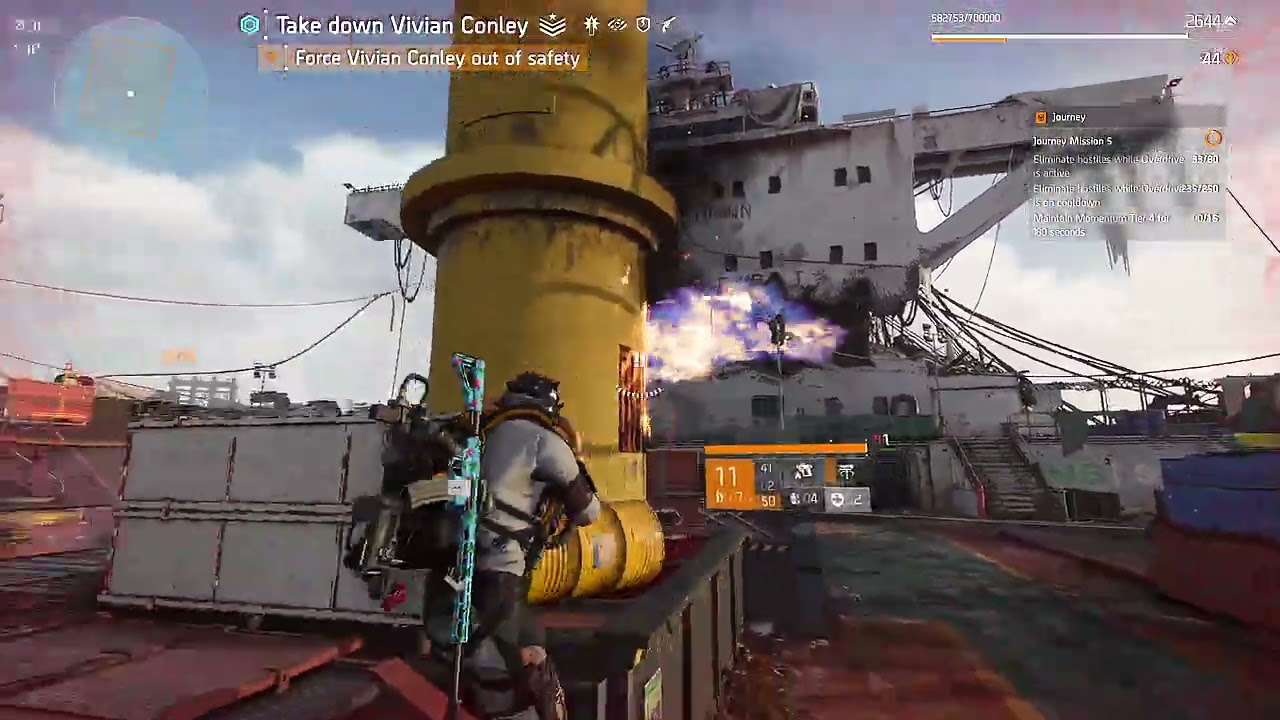Click the SHD level arrow icon
Screen dimensions: 1280x720
click(x=1230, y=20)
